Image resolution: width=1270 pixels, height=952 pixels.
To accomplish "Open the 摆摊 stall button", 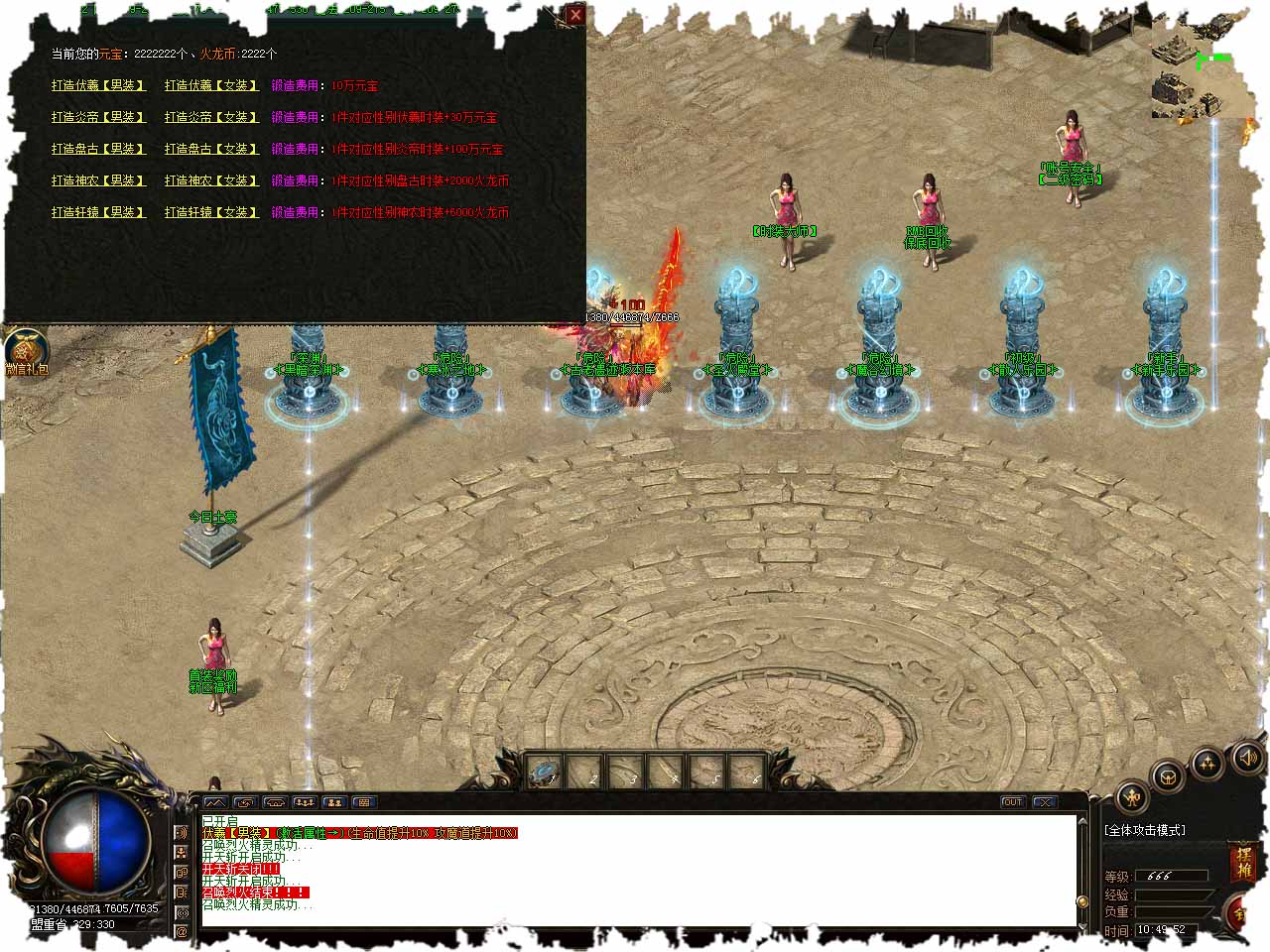I will [x=1244, y=861].
